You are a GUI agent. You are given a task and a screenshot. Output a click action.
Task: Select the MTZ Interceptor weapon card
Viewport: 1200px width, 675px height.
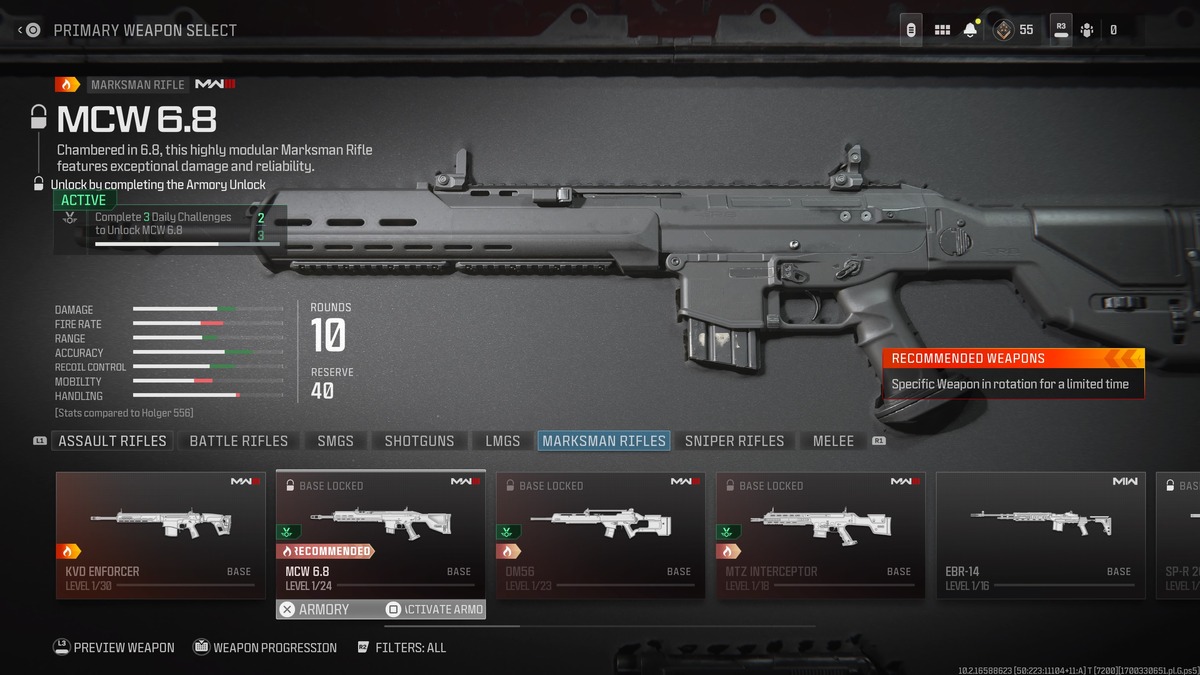(820, 535)
